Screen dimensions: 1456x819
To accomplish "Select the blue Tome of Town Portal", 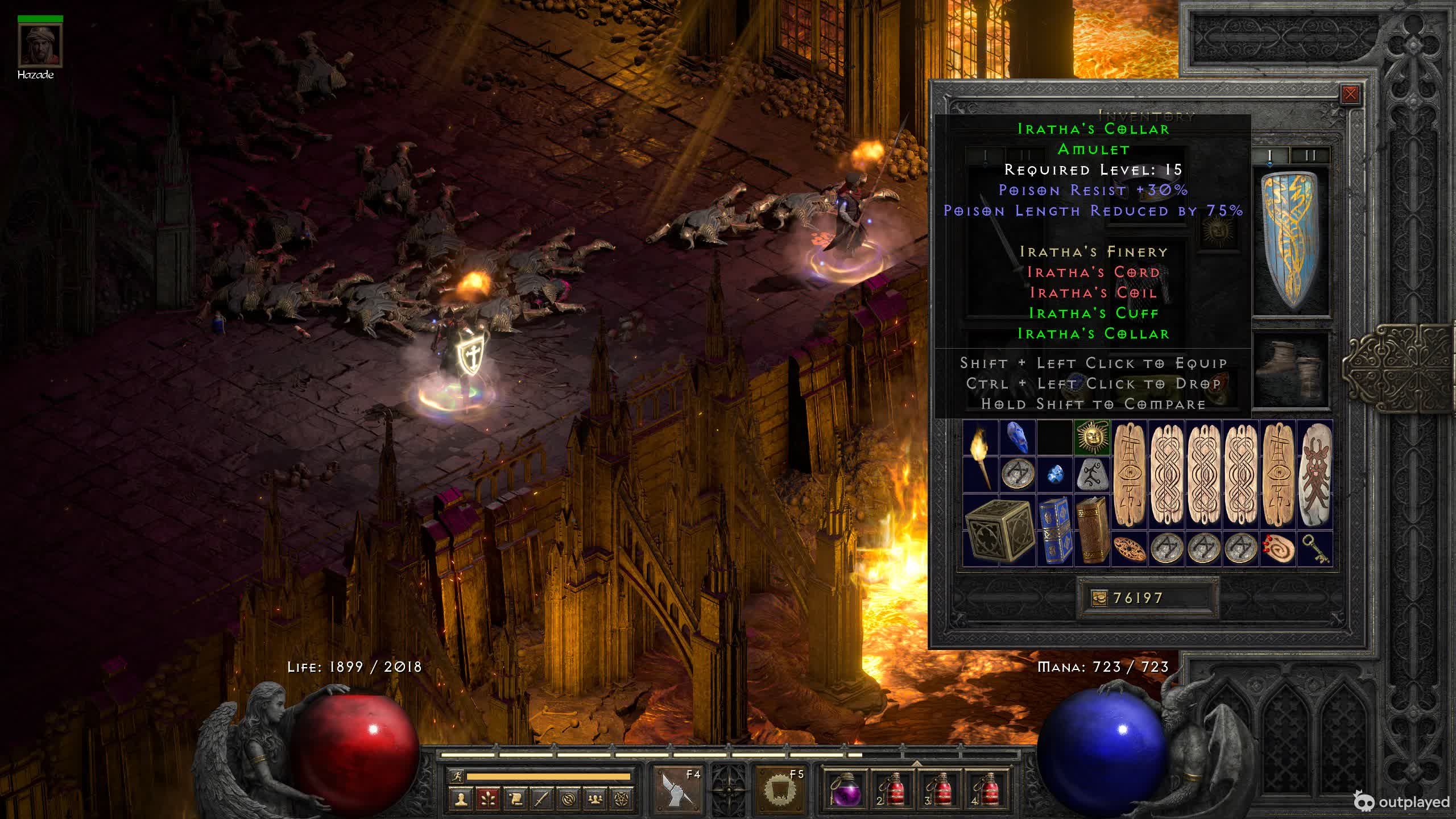I will tap(1054, 531).
